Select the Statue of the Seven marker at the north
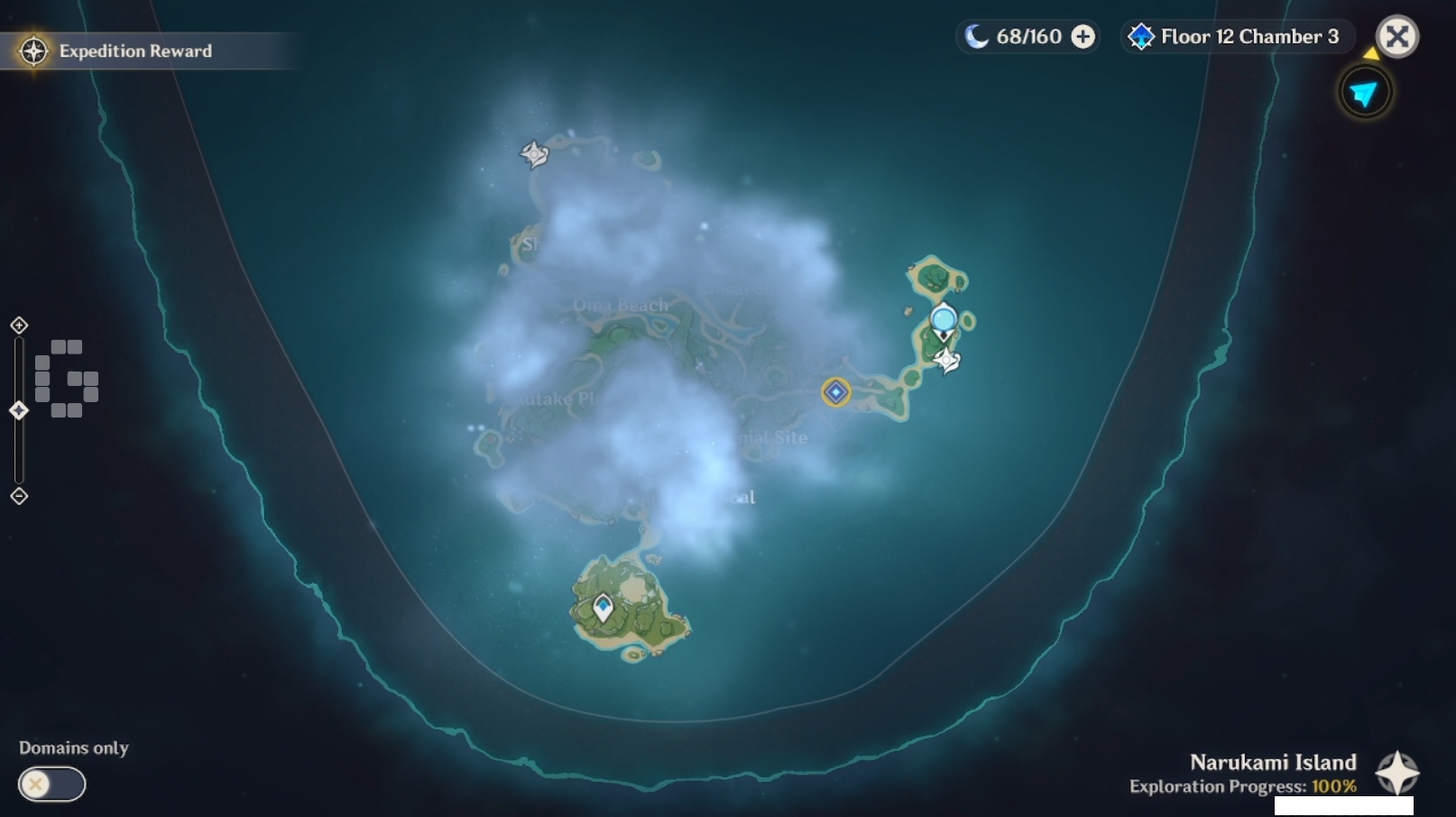 [x=534, y=154]
